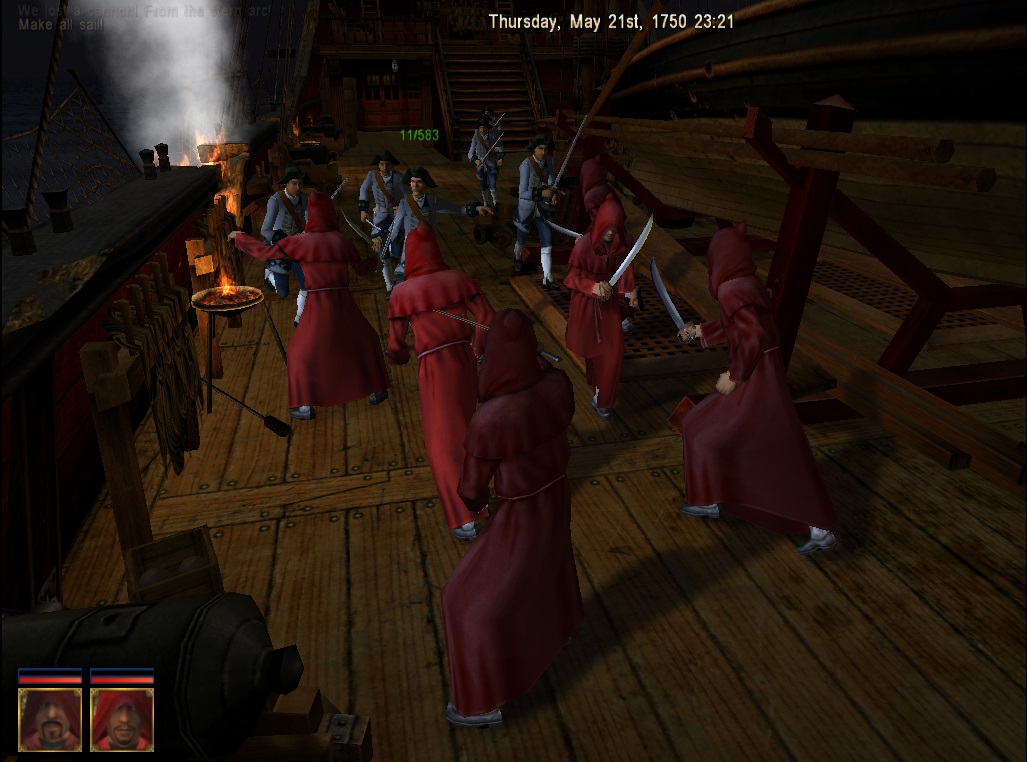Select the smiling red-hooded officer portrait
Image resolution: width=1027 pixels, height=762 pixels.
point(122,718)
